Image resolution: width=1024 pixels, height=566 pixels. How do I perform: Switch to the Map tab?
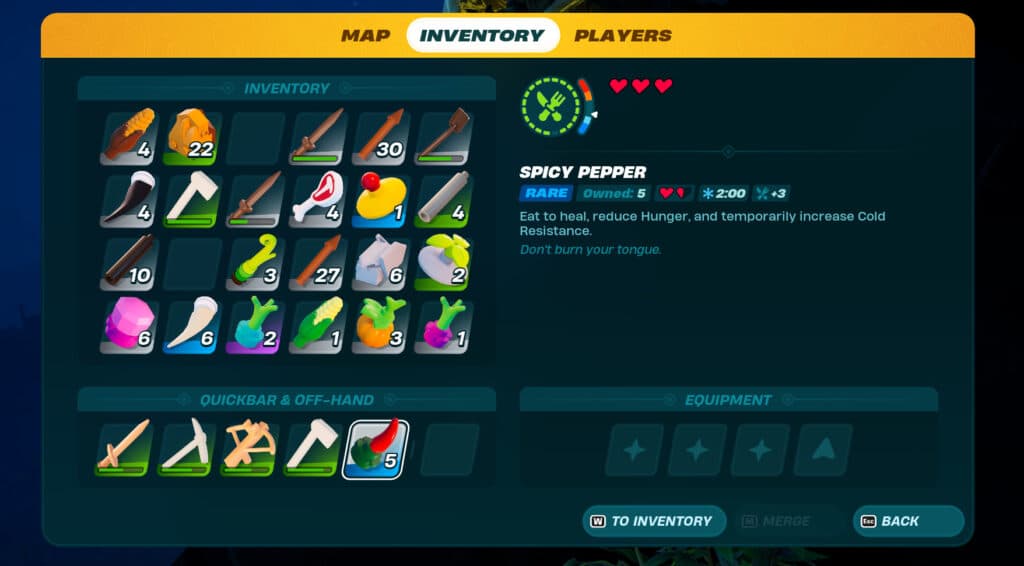(x=365, y=36)
